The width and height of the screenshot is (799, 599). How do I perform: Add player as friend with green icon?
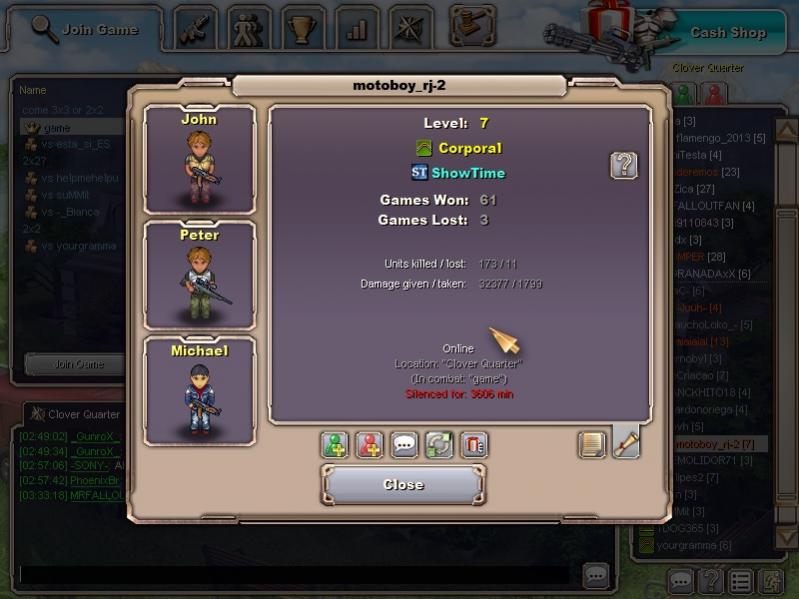tap(335, 445)
